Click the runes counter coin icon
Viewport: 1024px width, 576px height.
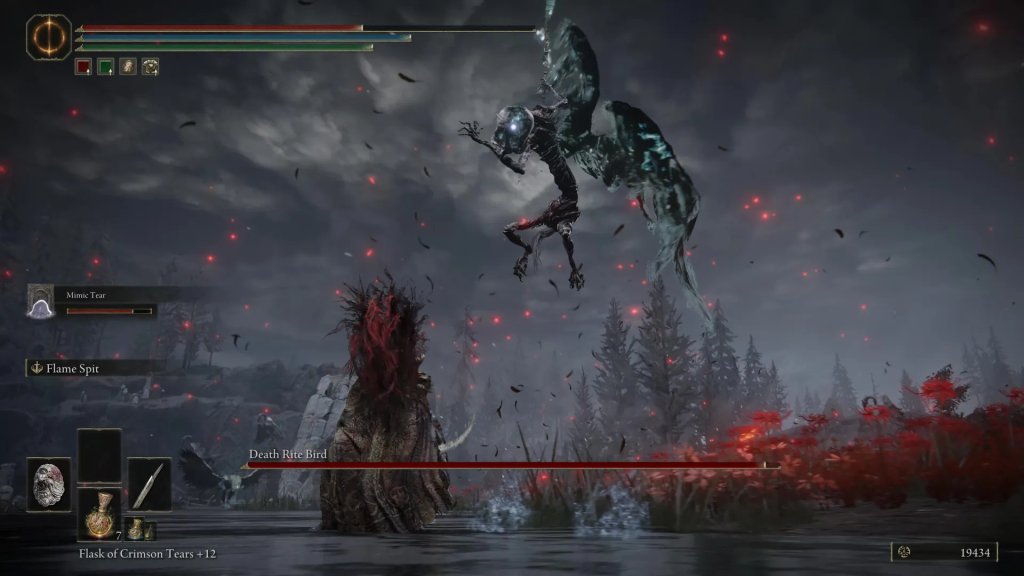[904, 551]
